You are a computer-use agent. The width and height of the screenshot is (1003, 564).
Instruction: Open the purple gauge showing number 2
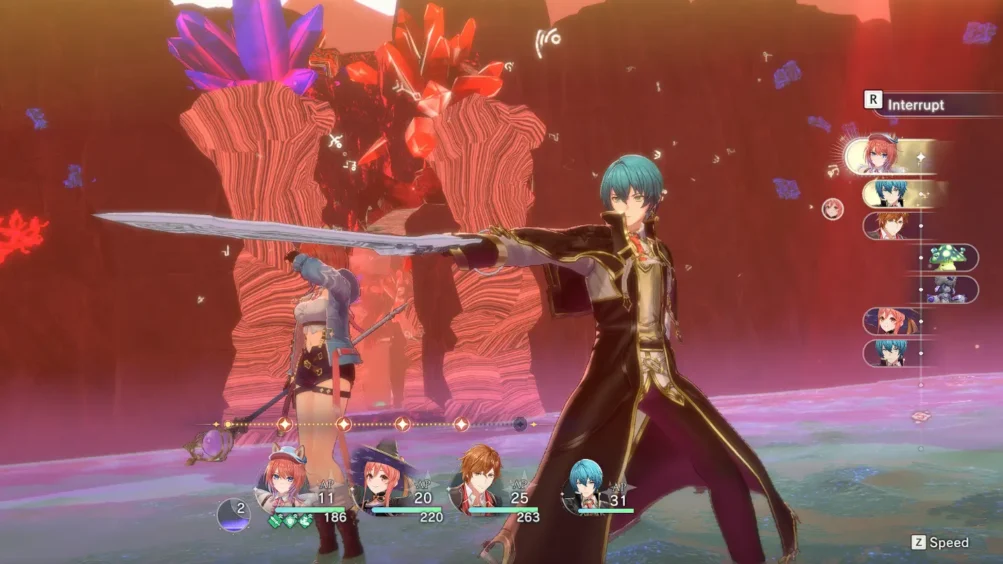[x=234, y=514]
